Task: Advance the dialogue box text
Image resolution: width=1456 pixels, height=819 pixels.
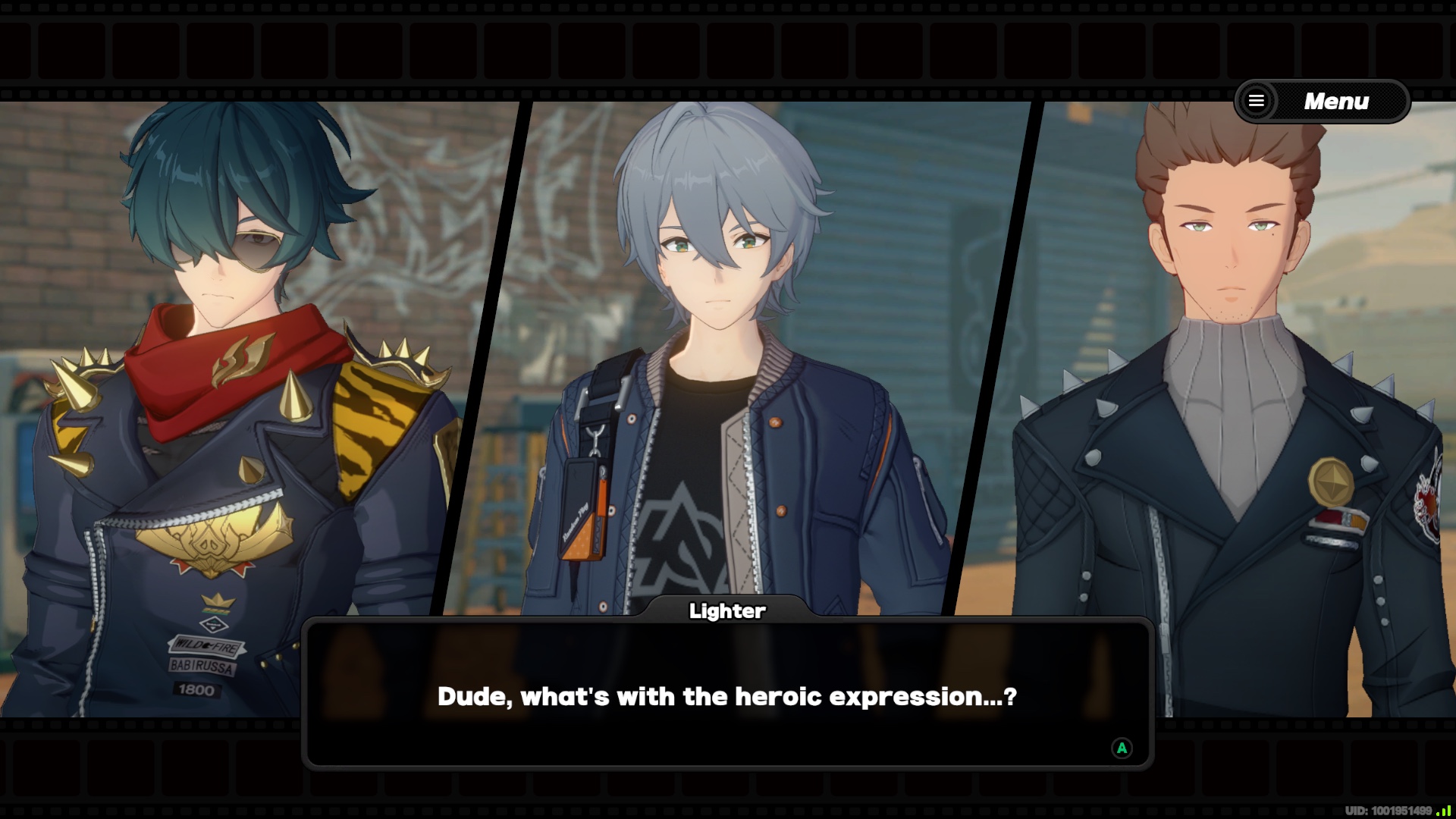Action: (x=728, y=695)
